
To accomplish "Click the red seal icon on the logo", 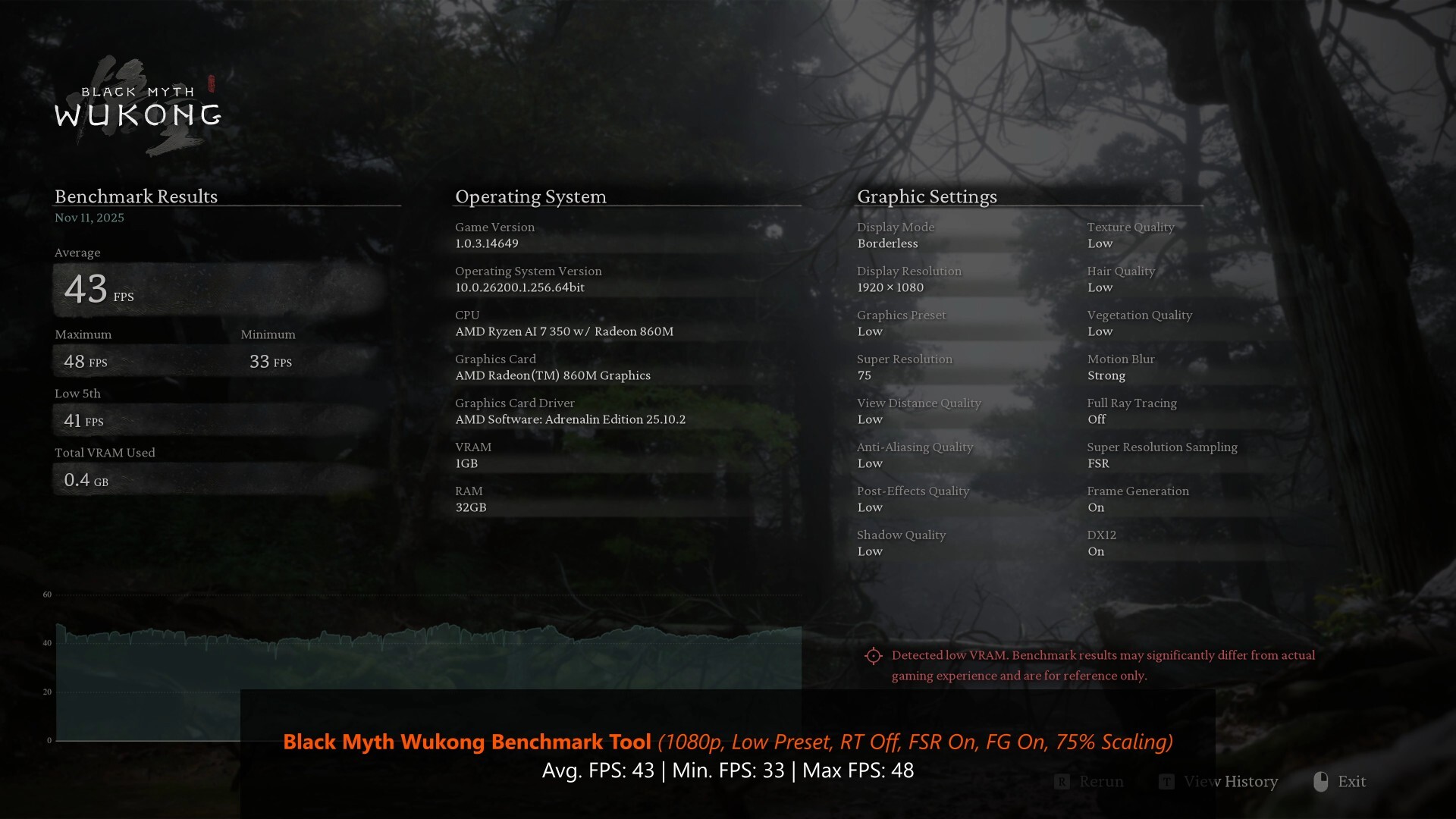I will [210, 83].
